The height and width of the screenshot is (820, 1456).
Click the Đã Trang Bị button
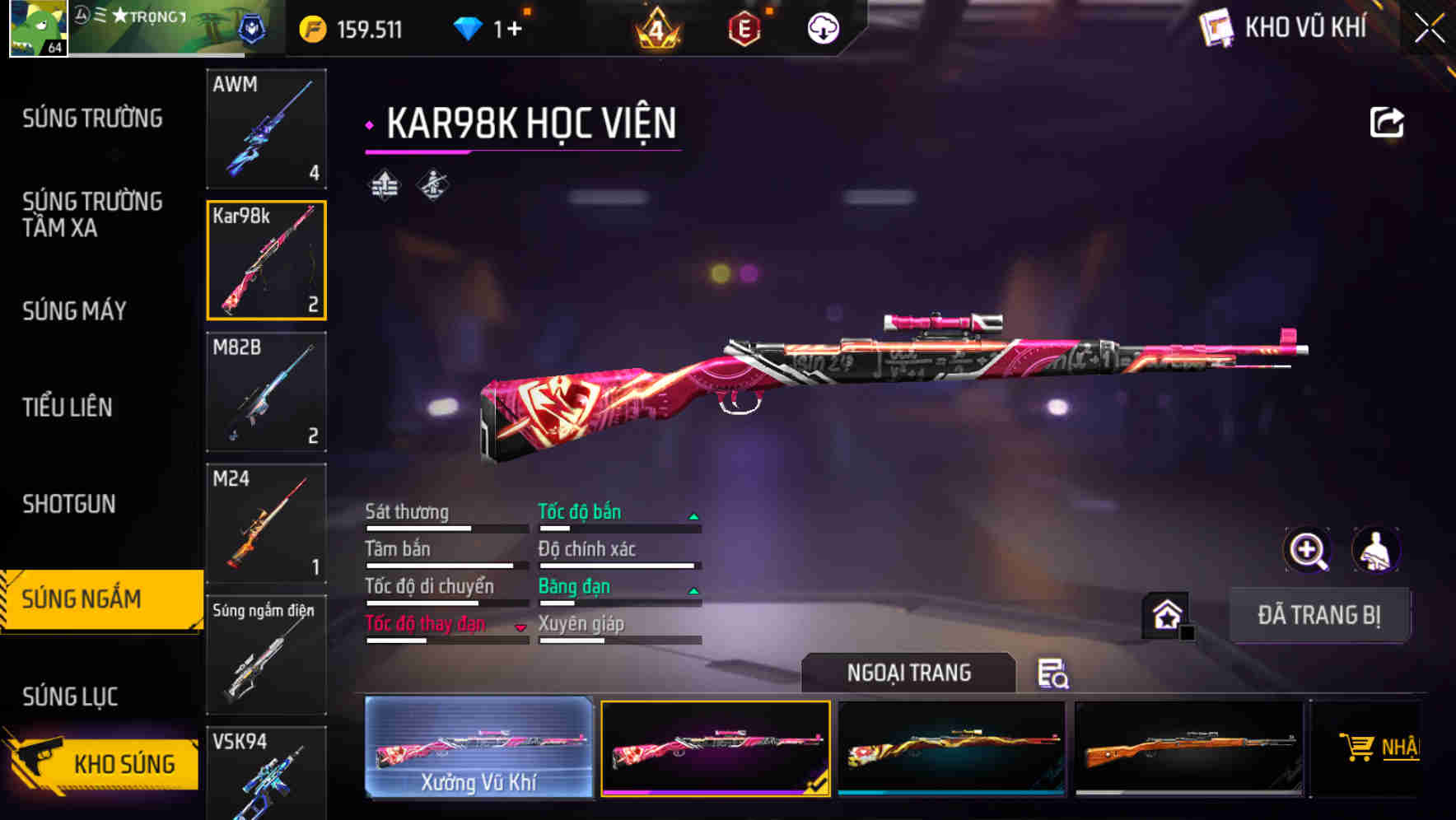pos(1320,614)
